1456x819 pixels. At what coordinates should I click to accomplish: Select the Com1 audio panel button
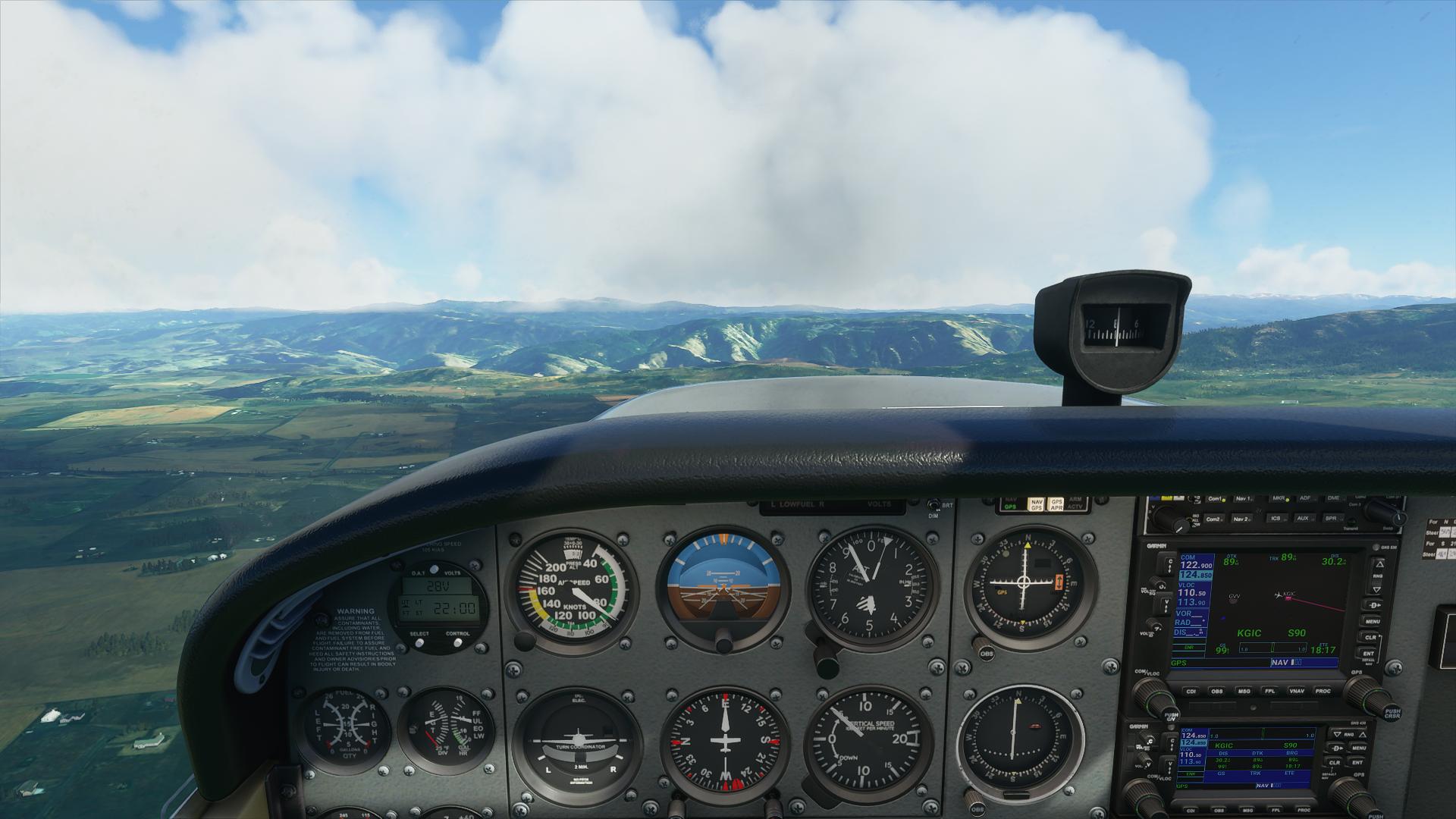1216,499
